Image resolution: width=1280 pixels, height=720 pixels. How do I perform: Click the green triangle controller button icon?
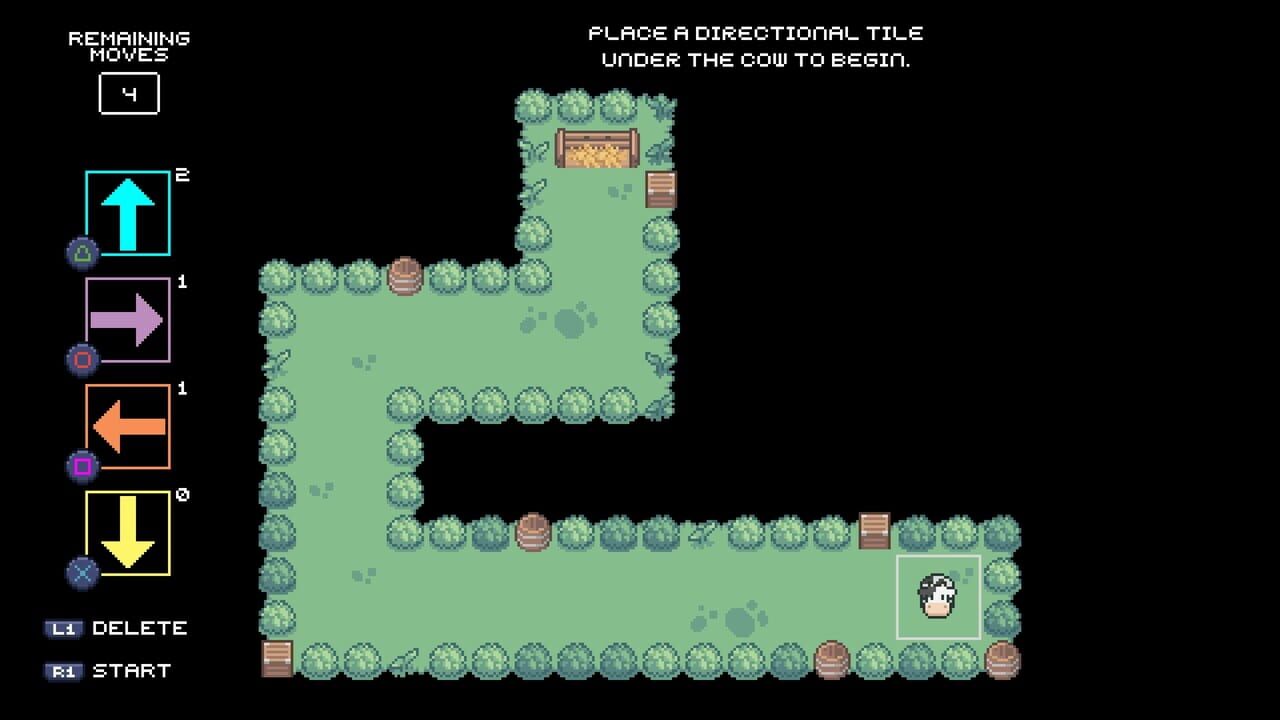[84, 253]
